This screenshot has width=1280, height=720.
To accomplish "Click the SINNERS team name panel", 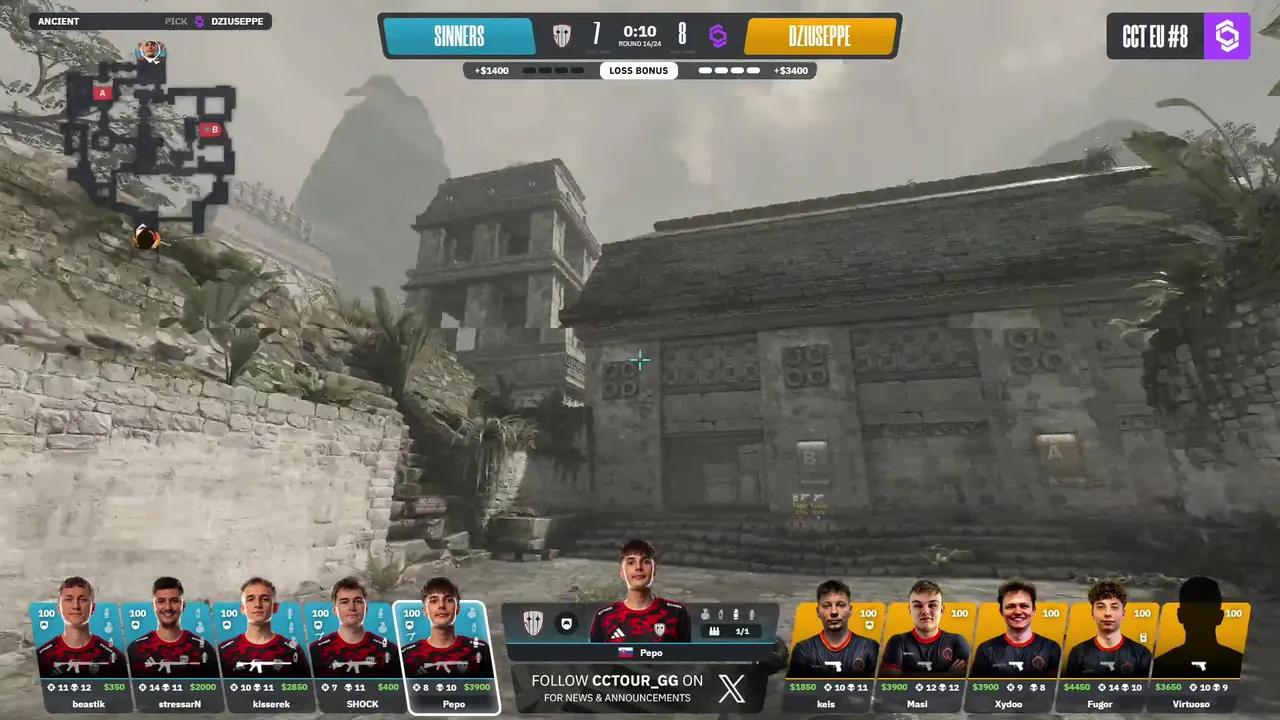I will (459, 37).
